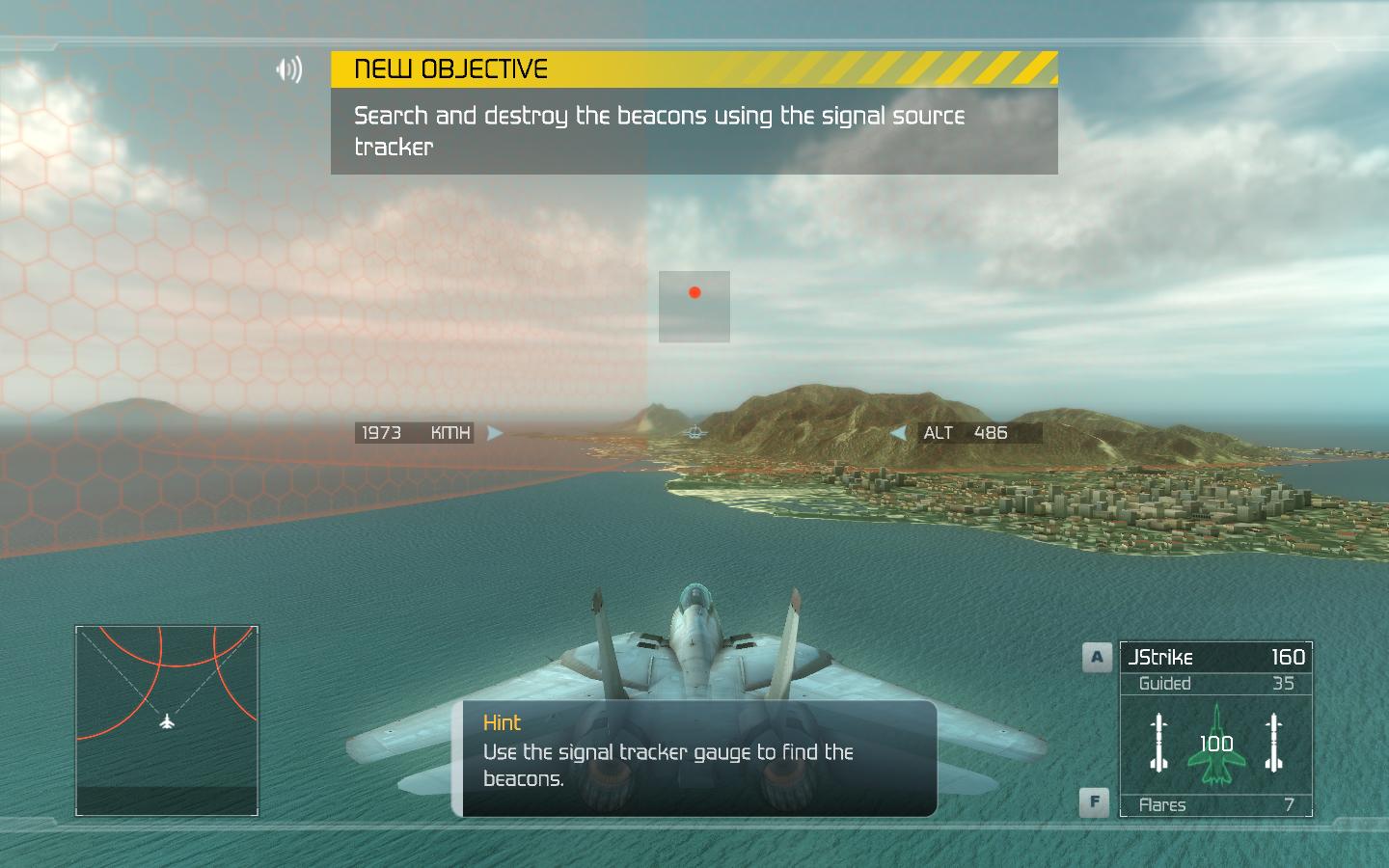The image size is (1389, 868).
Task: Click the green aircraft status icon
Action: pos(1216,745)
